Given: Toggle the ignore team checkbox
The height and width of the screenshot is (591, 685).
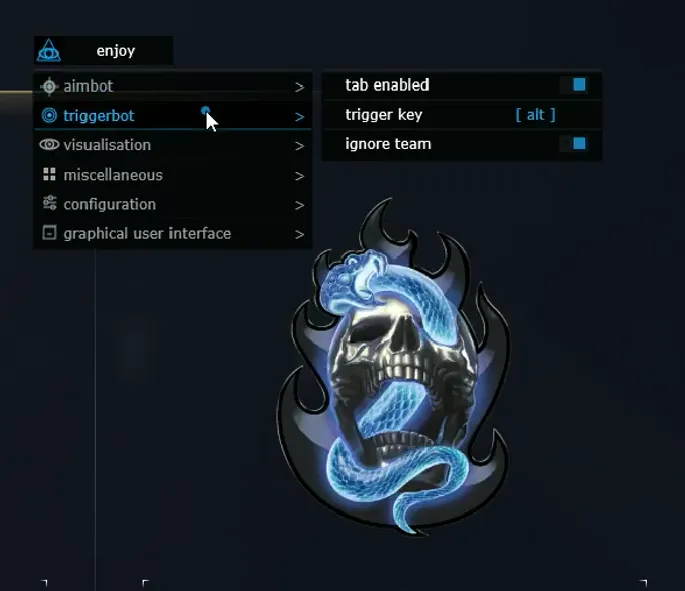Looking at the screenshot, I should coord(579,144).
